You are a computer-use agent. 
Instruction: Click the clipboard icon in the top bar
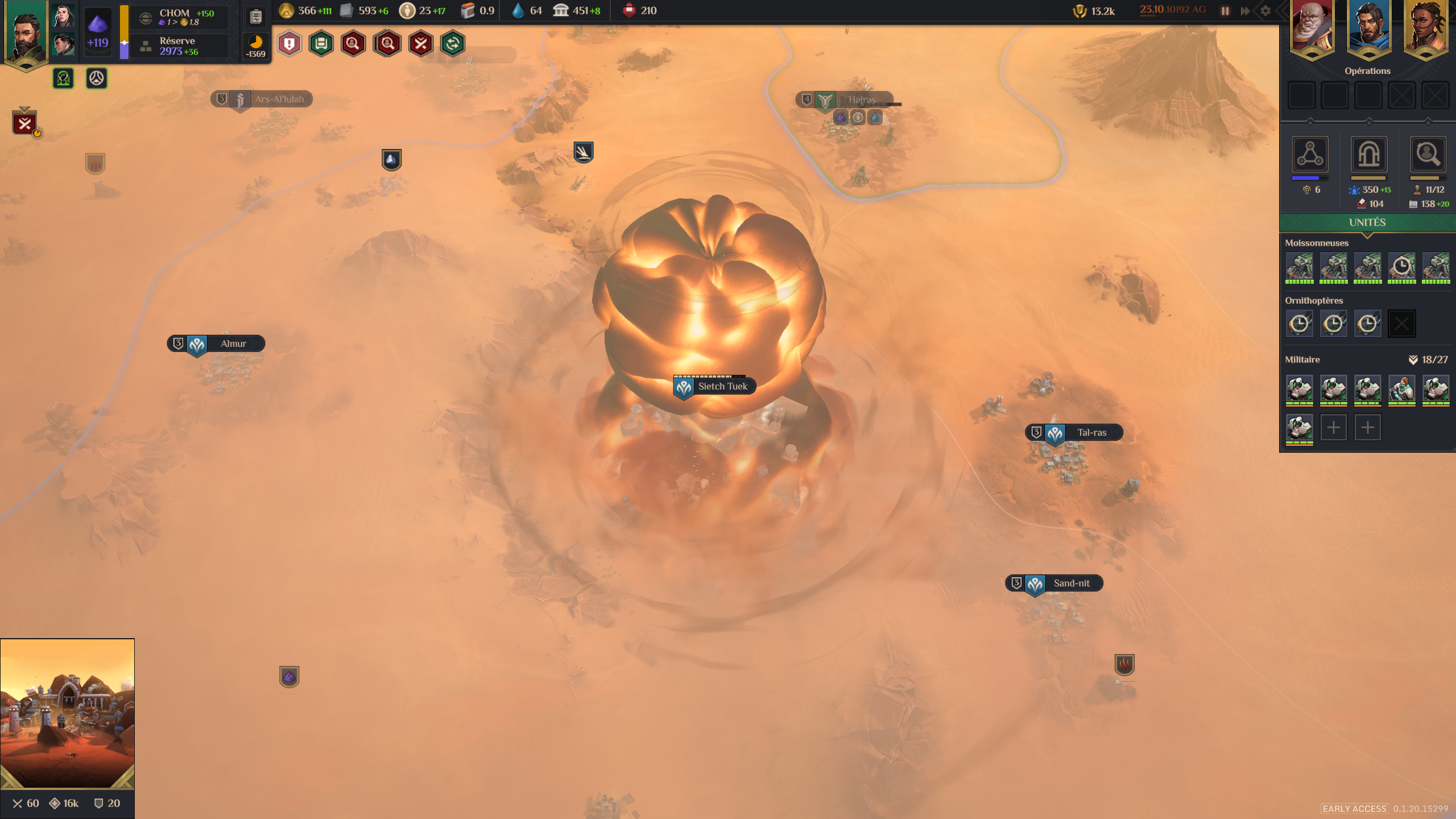coord(256,16)
